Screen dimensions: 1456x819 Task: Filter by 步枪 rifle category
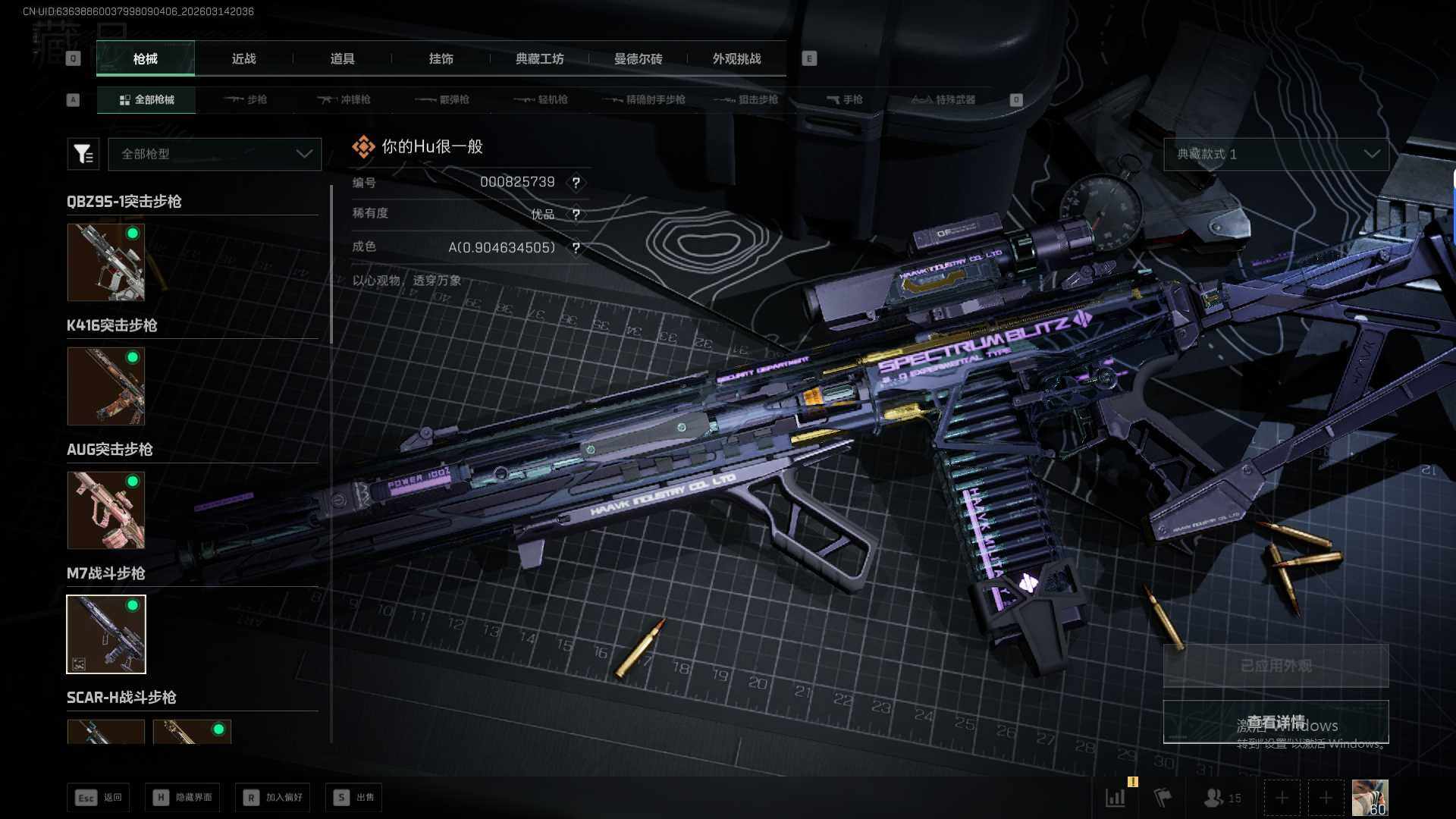click(246, 99)
